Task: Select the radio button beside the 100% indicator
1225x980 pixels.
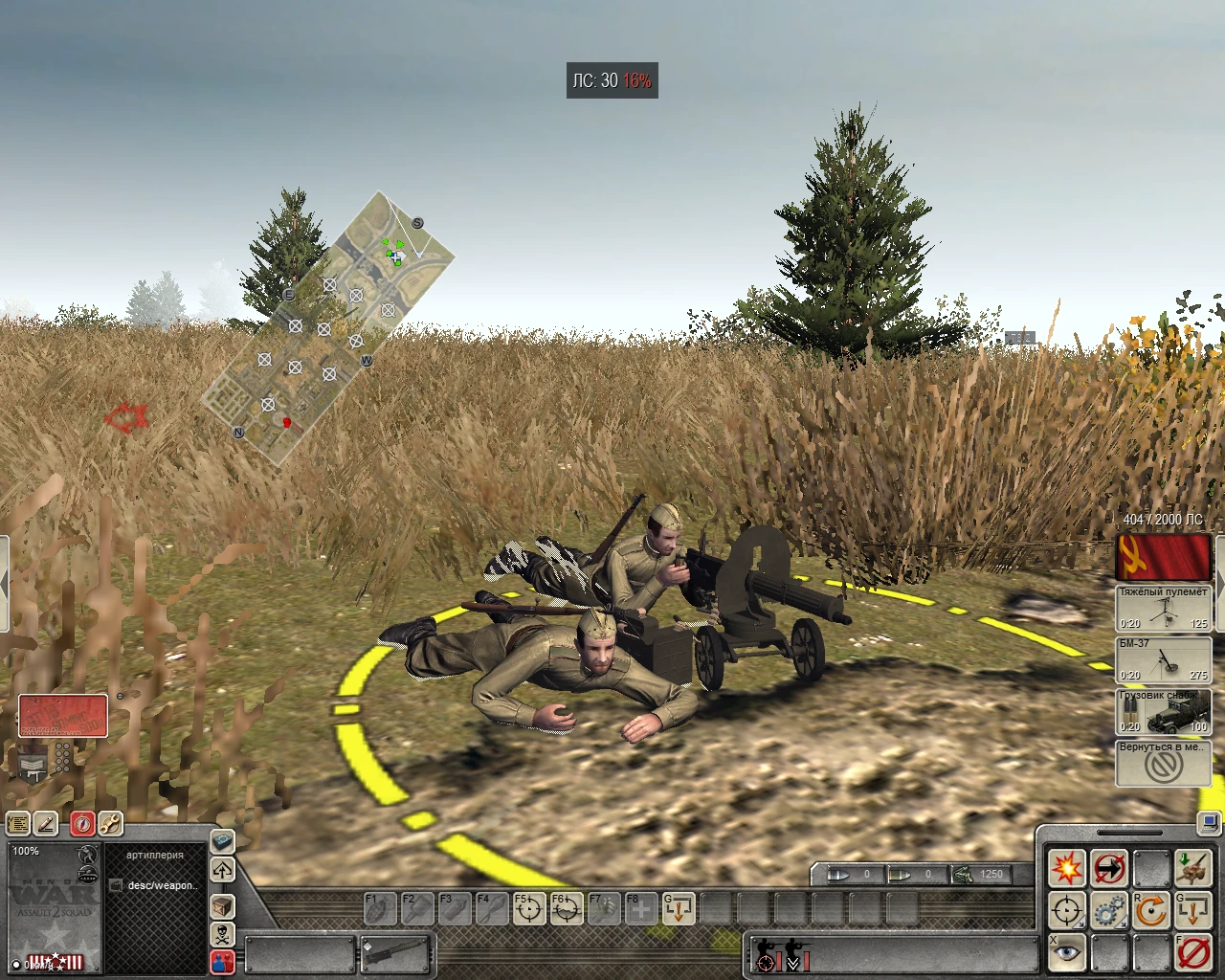Action: click(x=16, y=965)
